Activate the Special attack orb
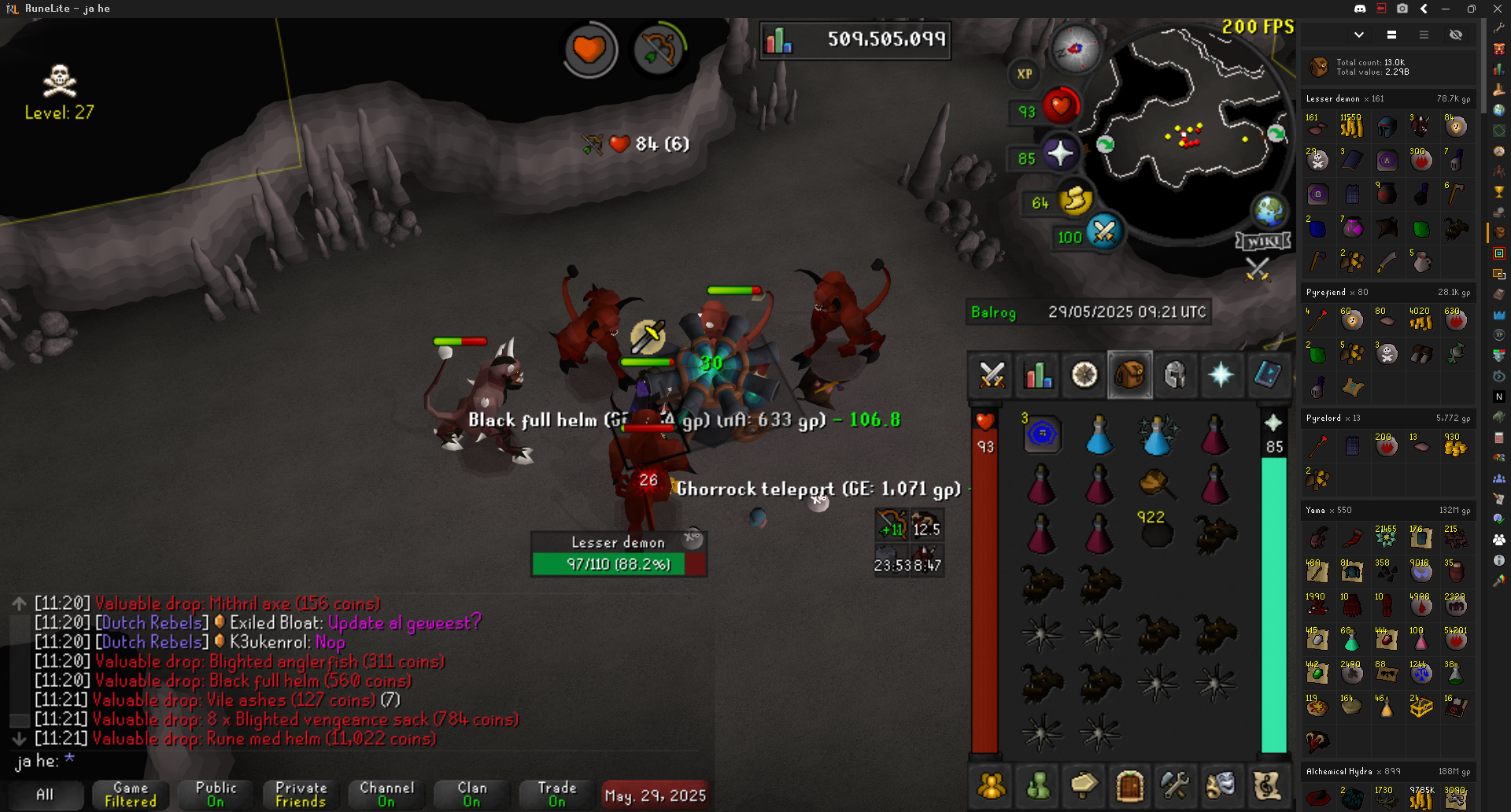This screenshot has height=812, width=1511. [x=1104, y=232]
